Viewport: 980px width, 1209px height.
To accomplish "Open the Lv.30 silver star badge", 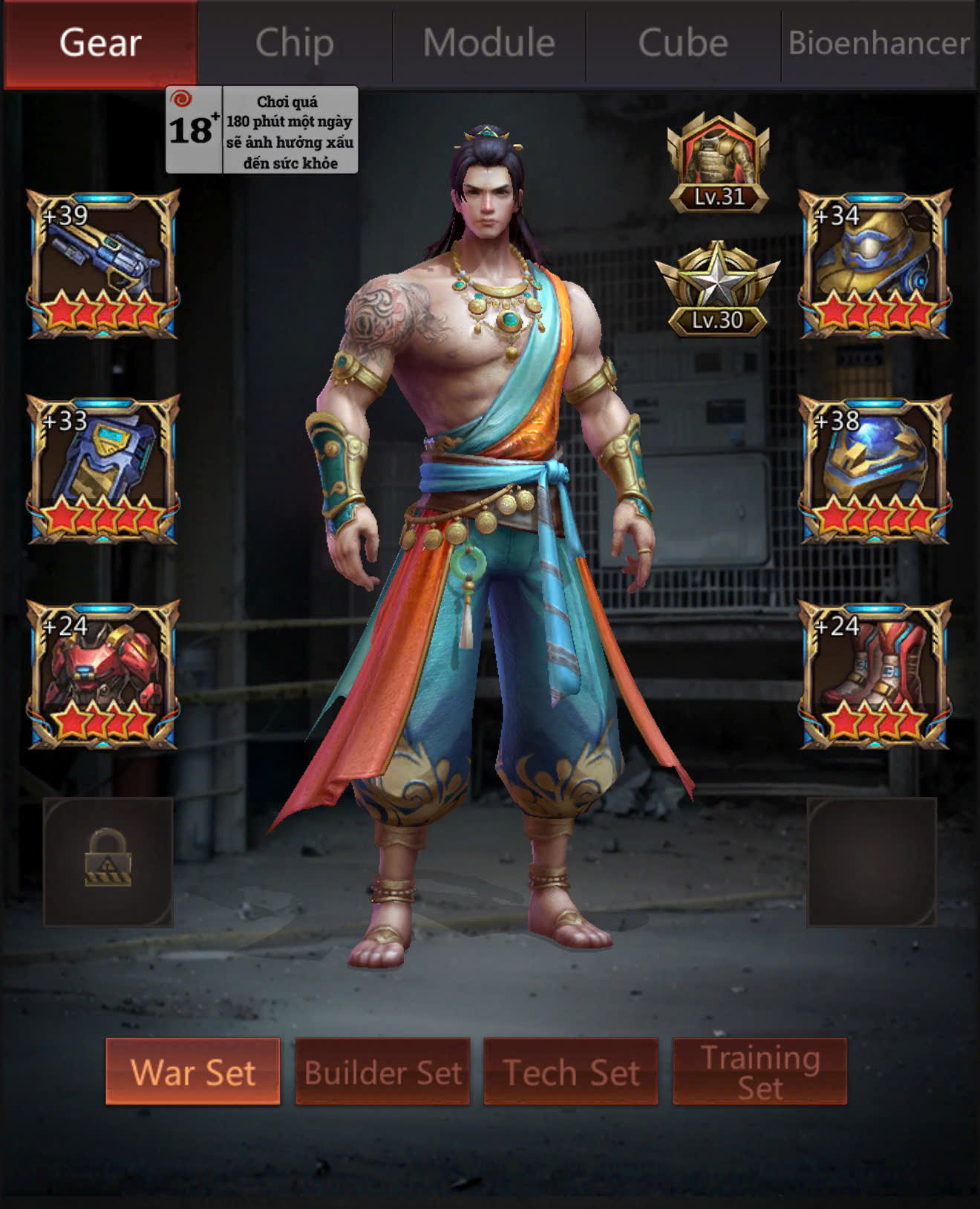I will [718, 289].
